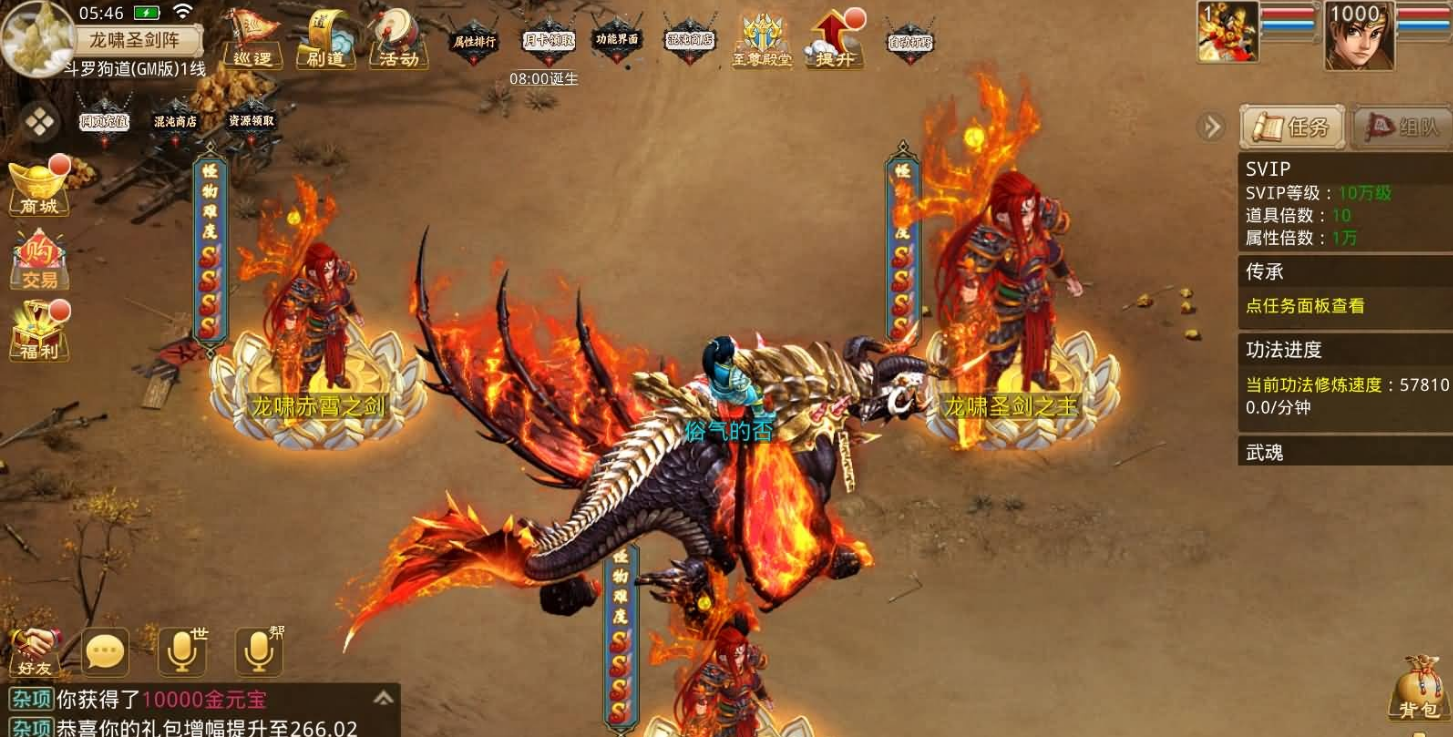Open the 刷道 scroll icon
This screenshot has height=737, width=1453.
click(325, 39)
